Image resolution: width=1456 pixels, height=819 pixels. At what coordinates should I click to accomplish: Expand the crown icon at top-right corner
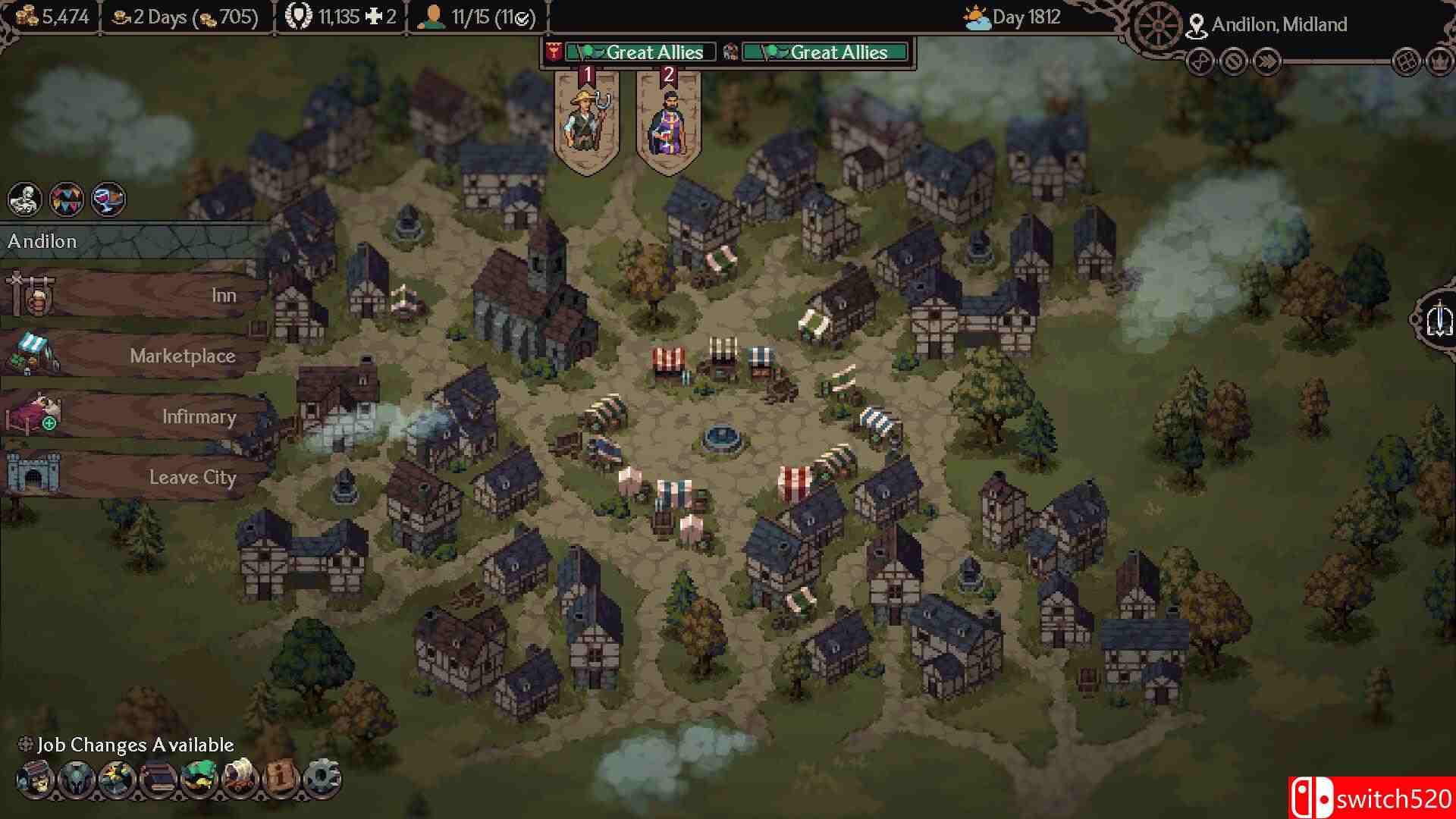[x=1439, y=63]
